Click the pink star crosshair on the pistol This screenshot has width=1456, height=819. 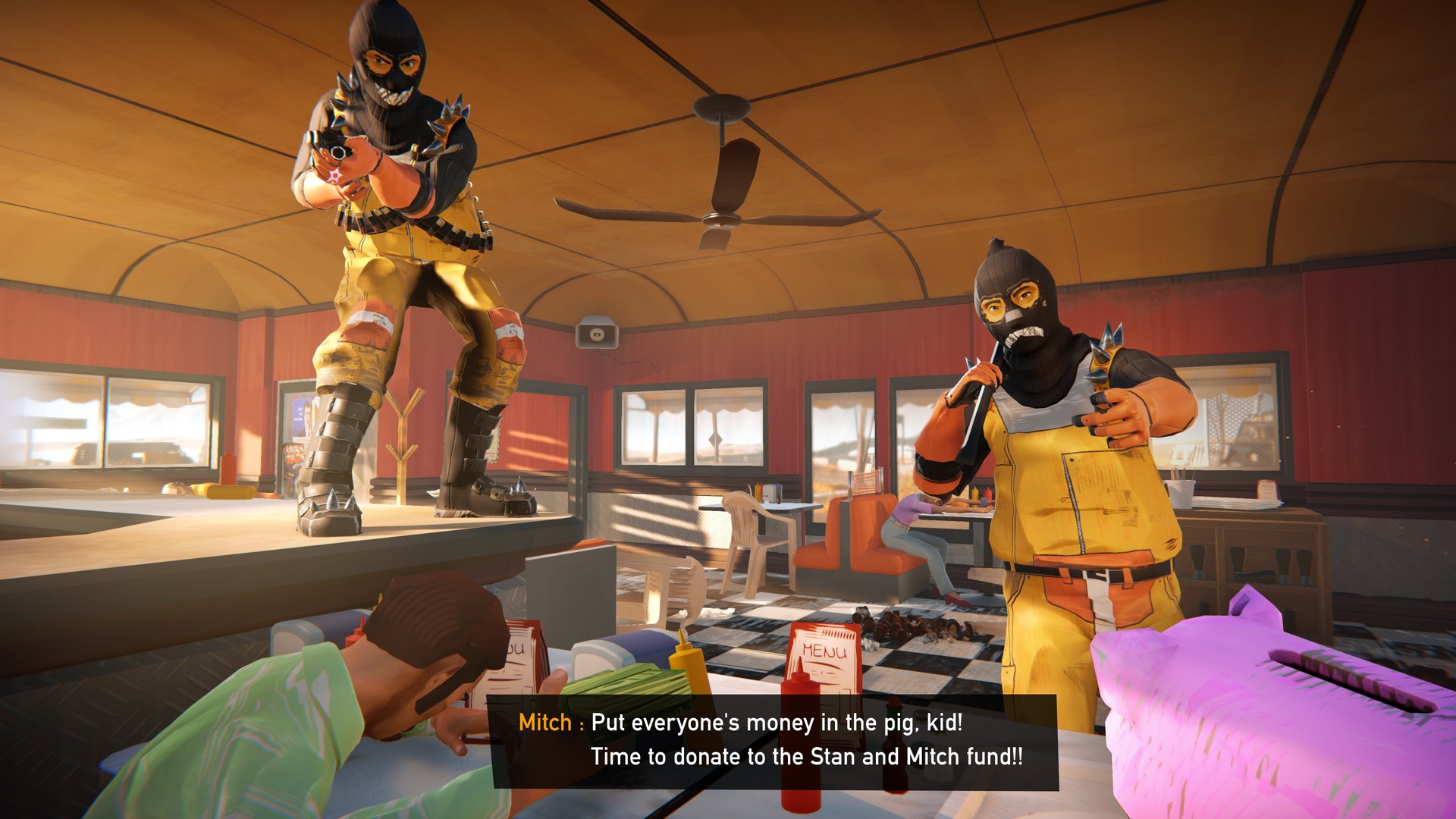[x=334, y=174]
